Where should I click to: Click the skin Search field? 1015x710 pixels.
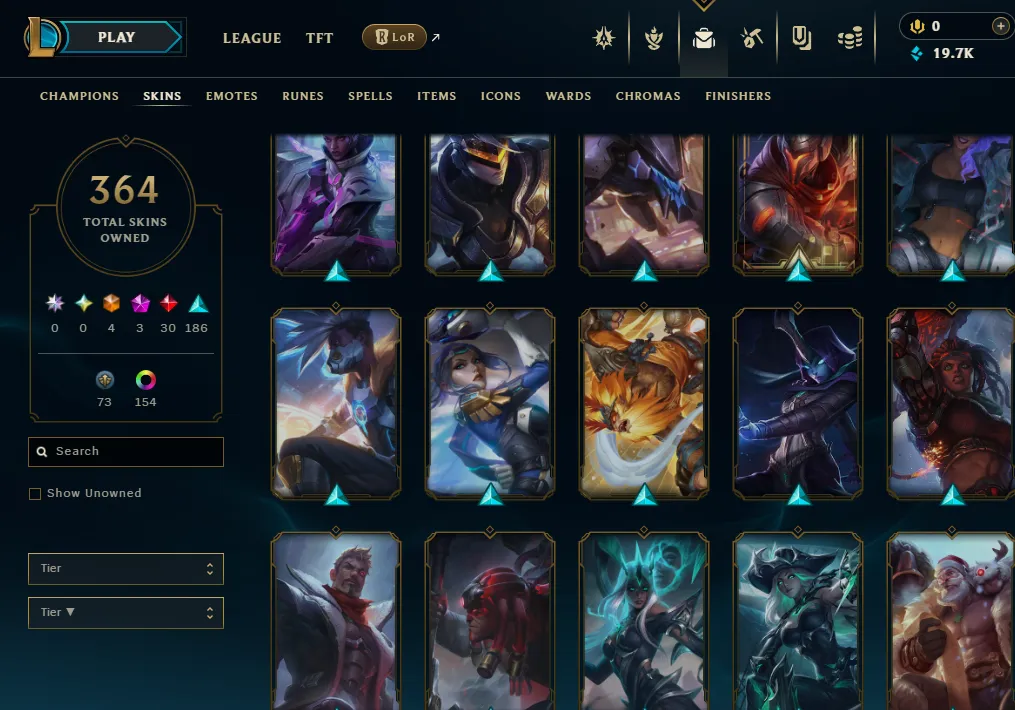[x=126, y=452]
